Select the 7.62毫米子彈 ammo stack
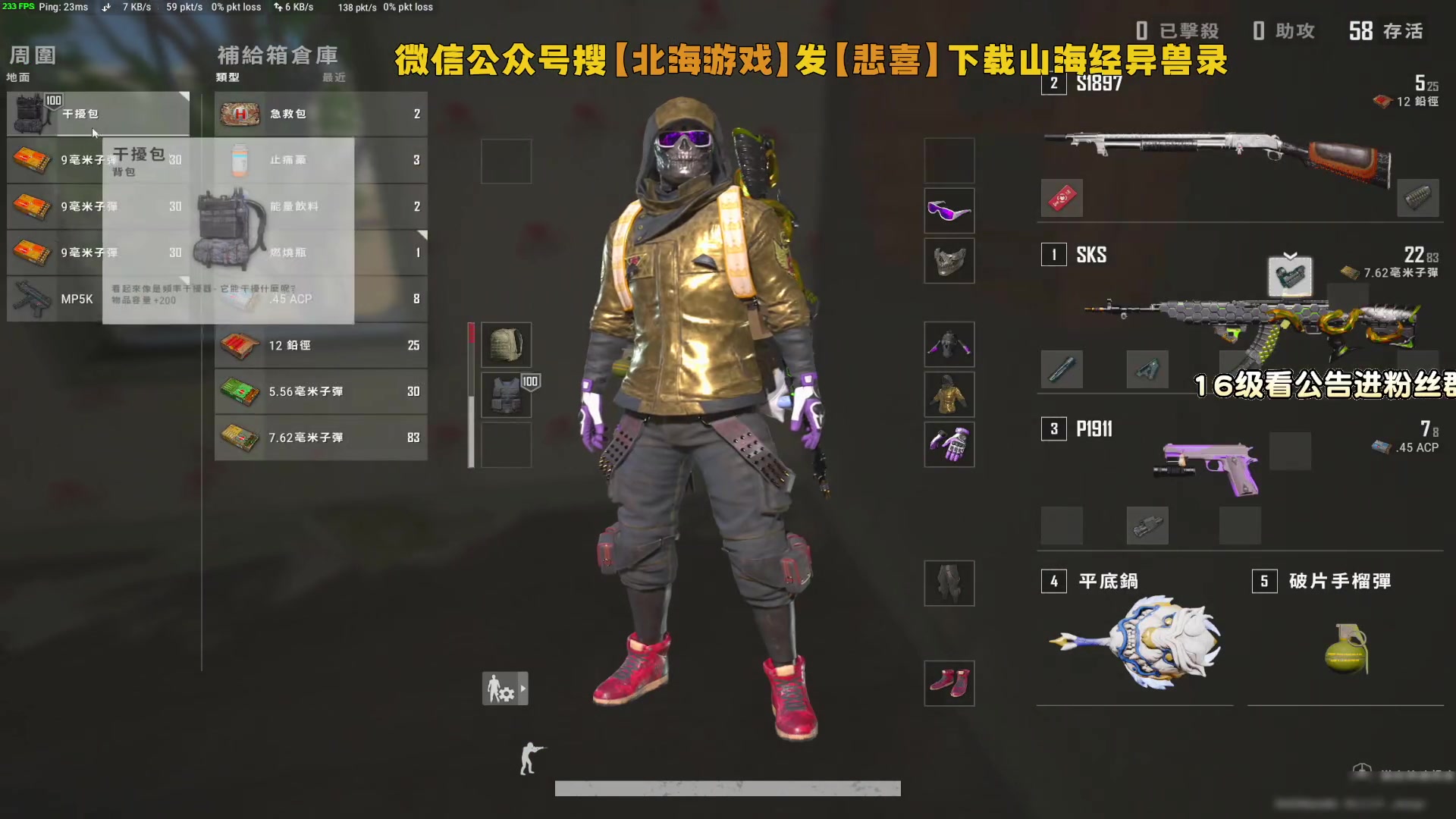Screen dimensions: 1456x819 [318, 438]
